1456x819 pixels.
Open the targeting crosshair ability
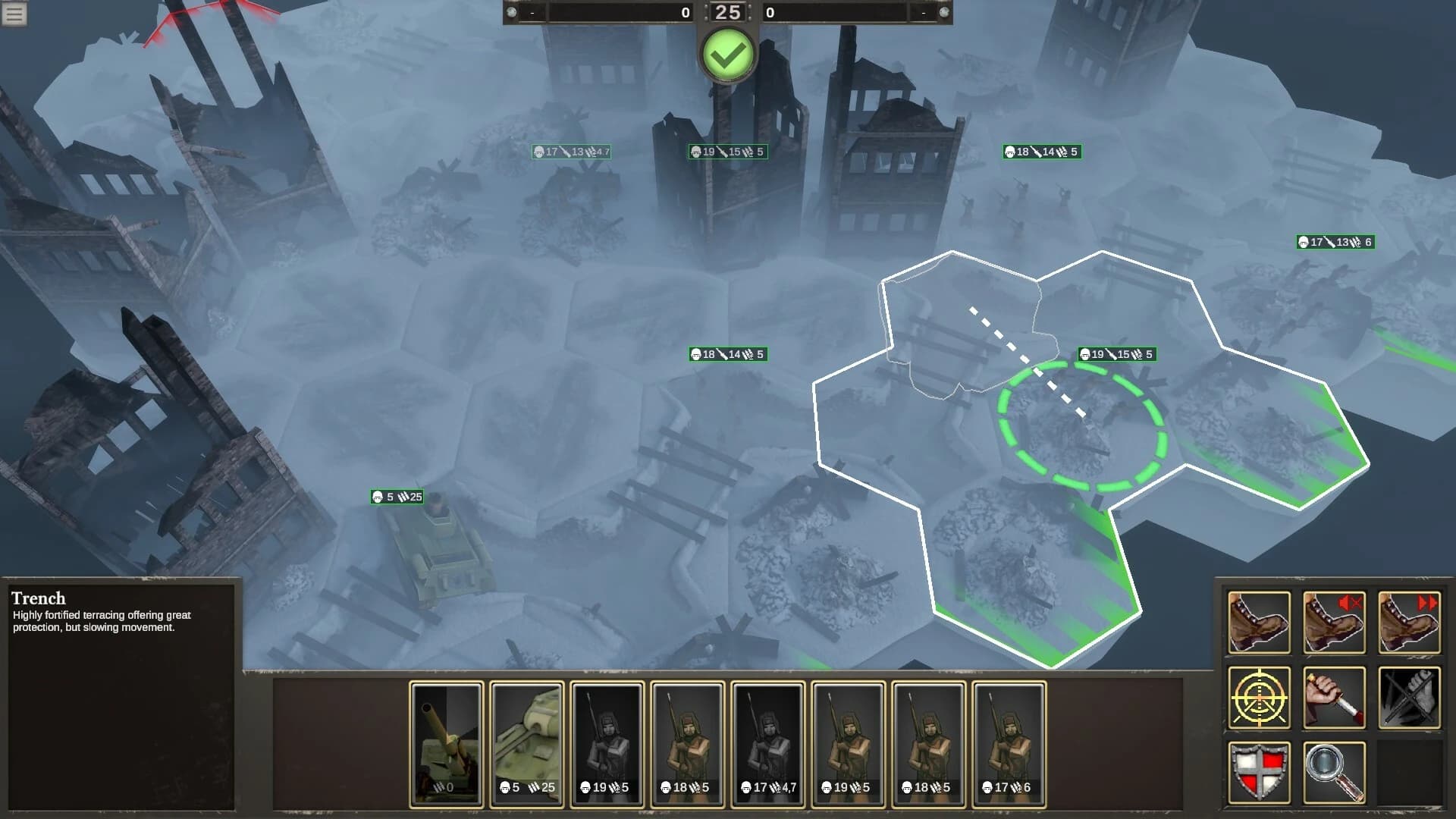pos(1258,696)
